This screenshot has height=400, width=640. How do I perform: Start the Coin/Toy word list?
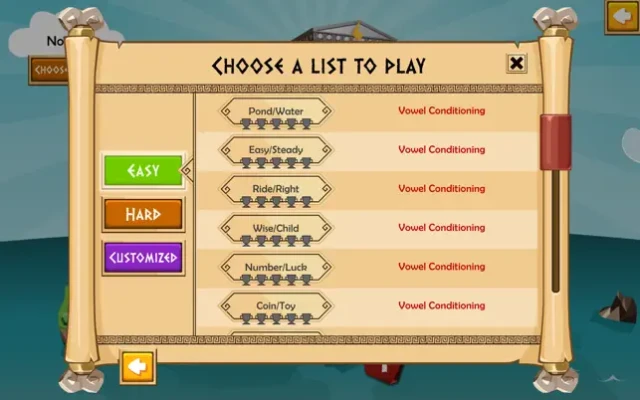(x=275, y=306)
